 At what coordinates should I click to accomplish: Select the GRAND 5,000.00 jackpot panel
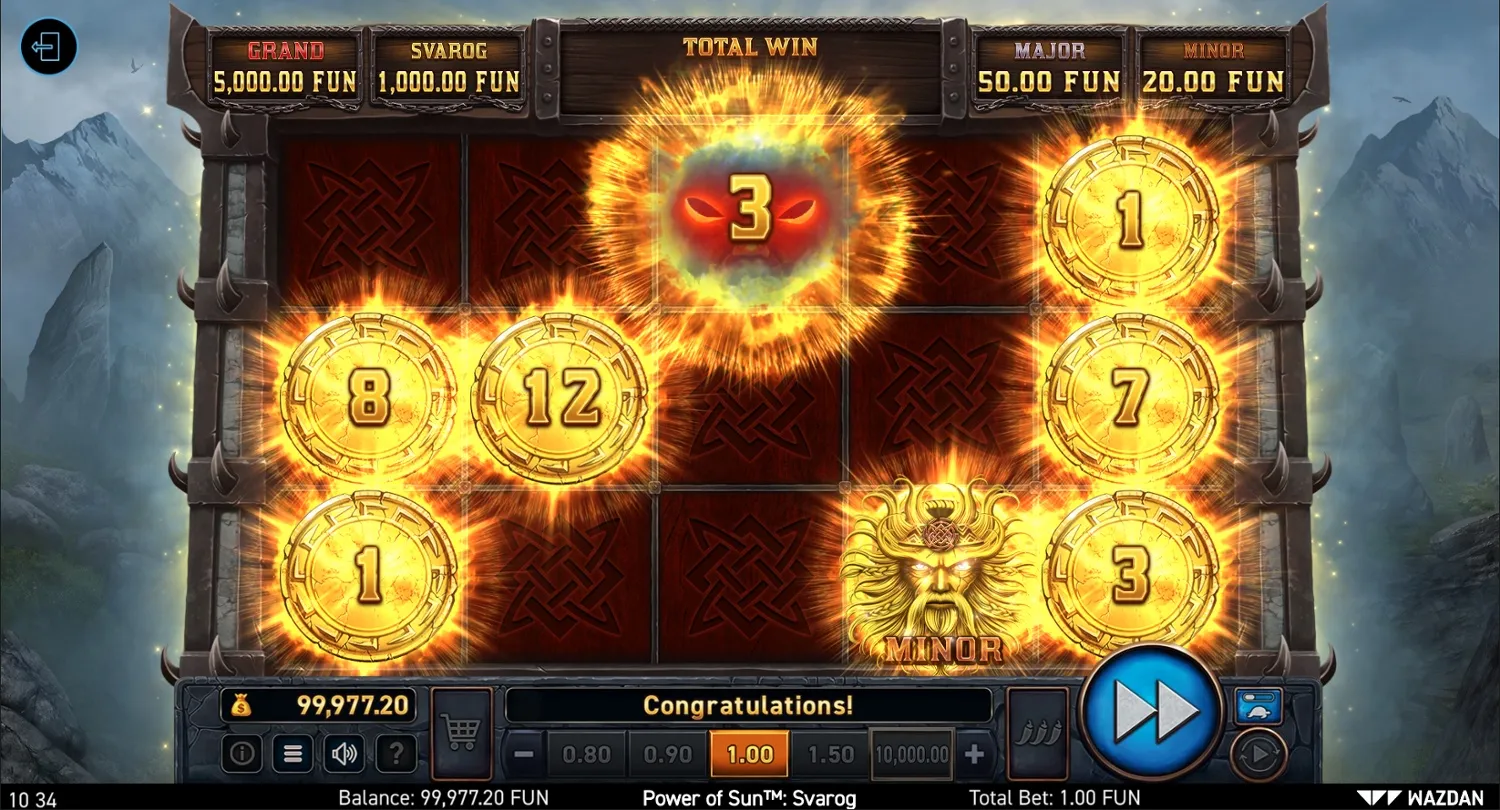(x=283, y=65)
